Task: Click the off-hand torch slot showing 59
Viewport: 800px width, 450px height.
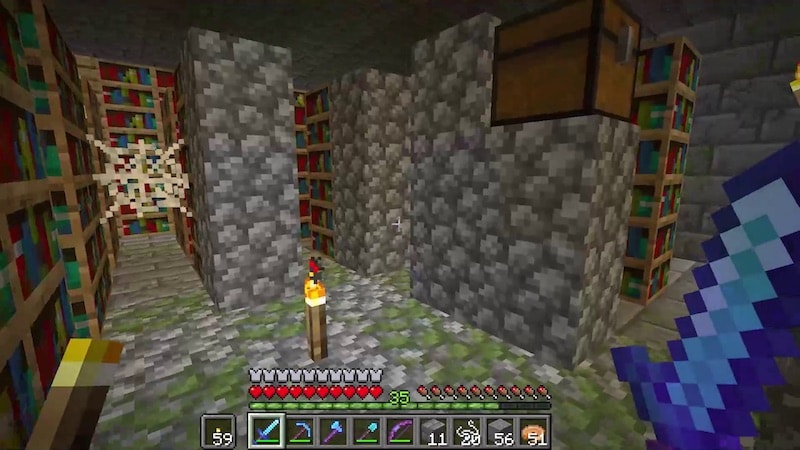Action: pyautogui.click(x=218, y=431)
